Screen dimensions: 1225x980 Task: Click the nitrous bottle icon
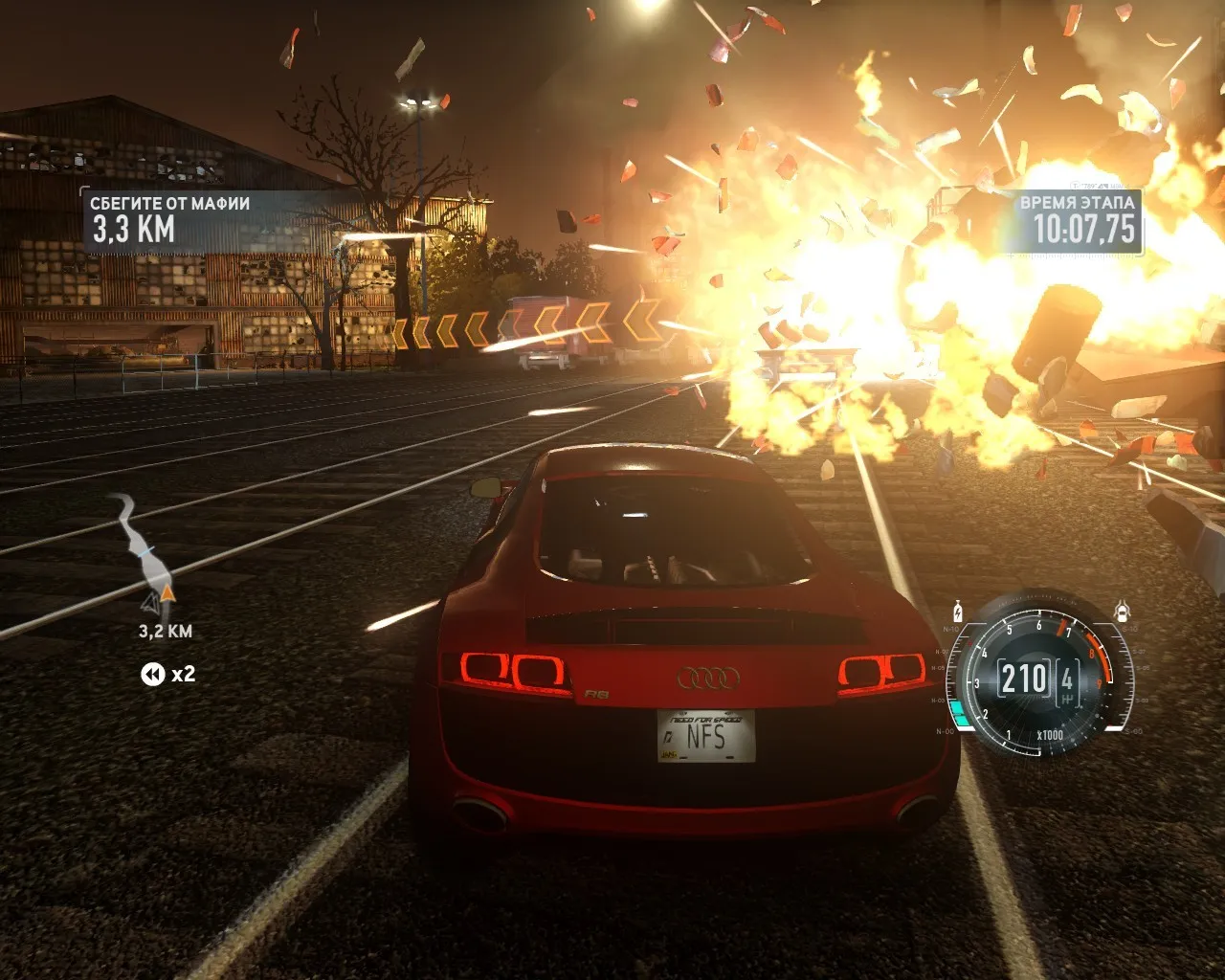958,611
